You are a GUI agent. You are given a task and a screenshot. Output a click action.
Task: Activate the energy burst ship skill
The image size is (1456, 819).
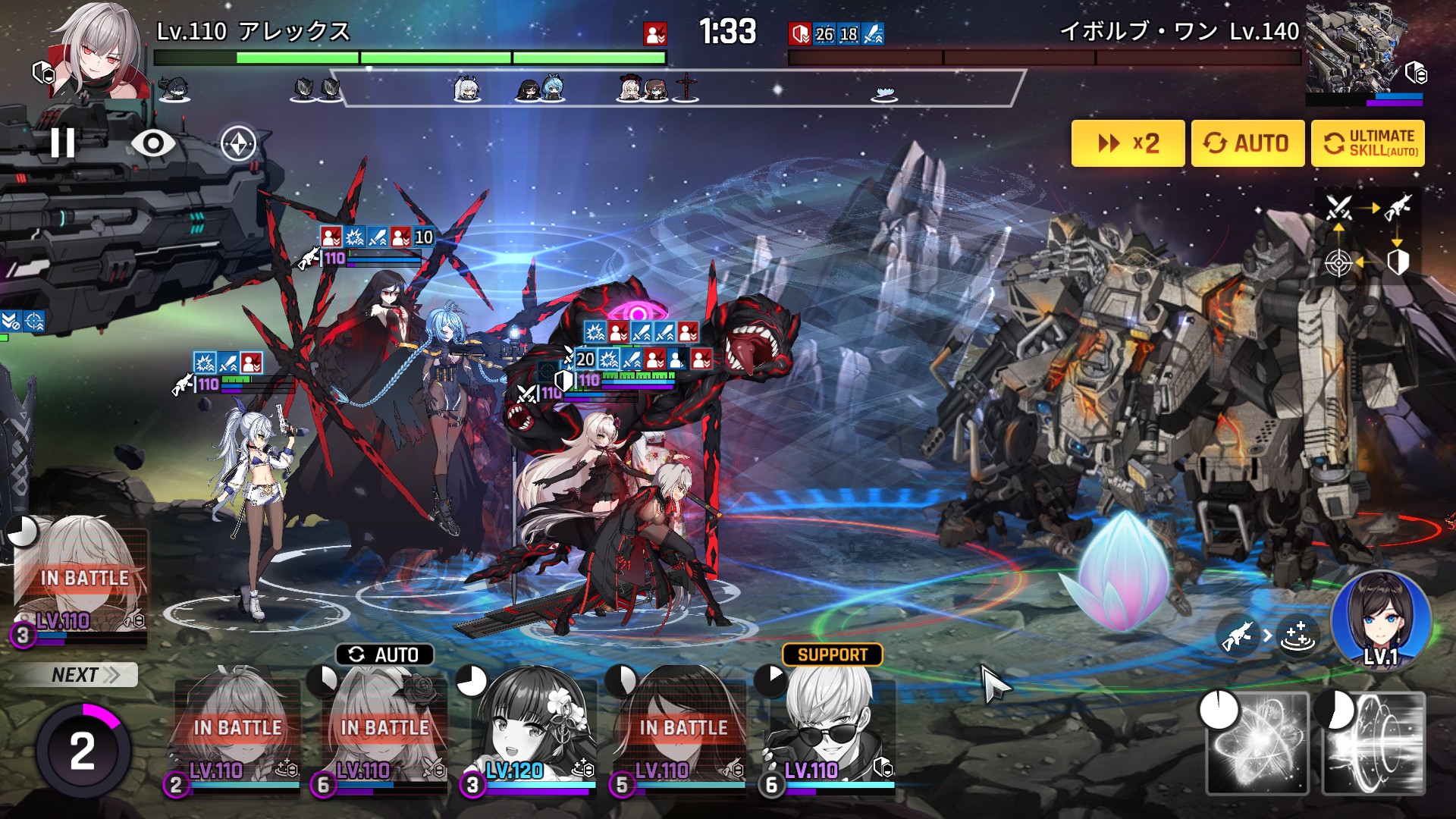[x=1258, y=743]
